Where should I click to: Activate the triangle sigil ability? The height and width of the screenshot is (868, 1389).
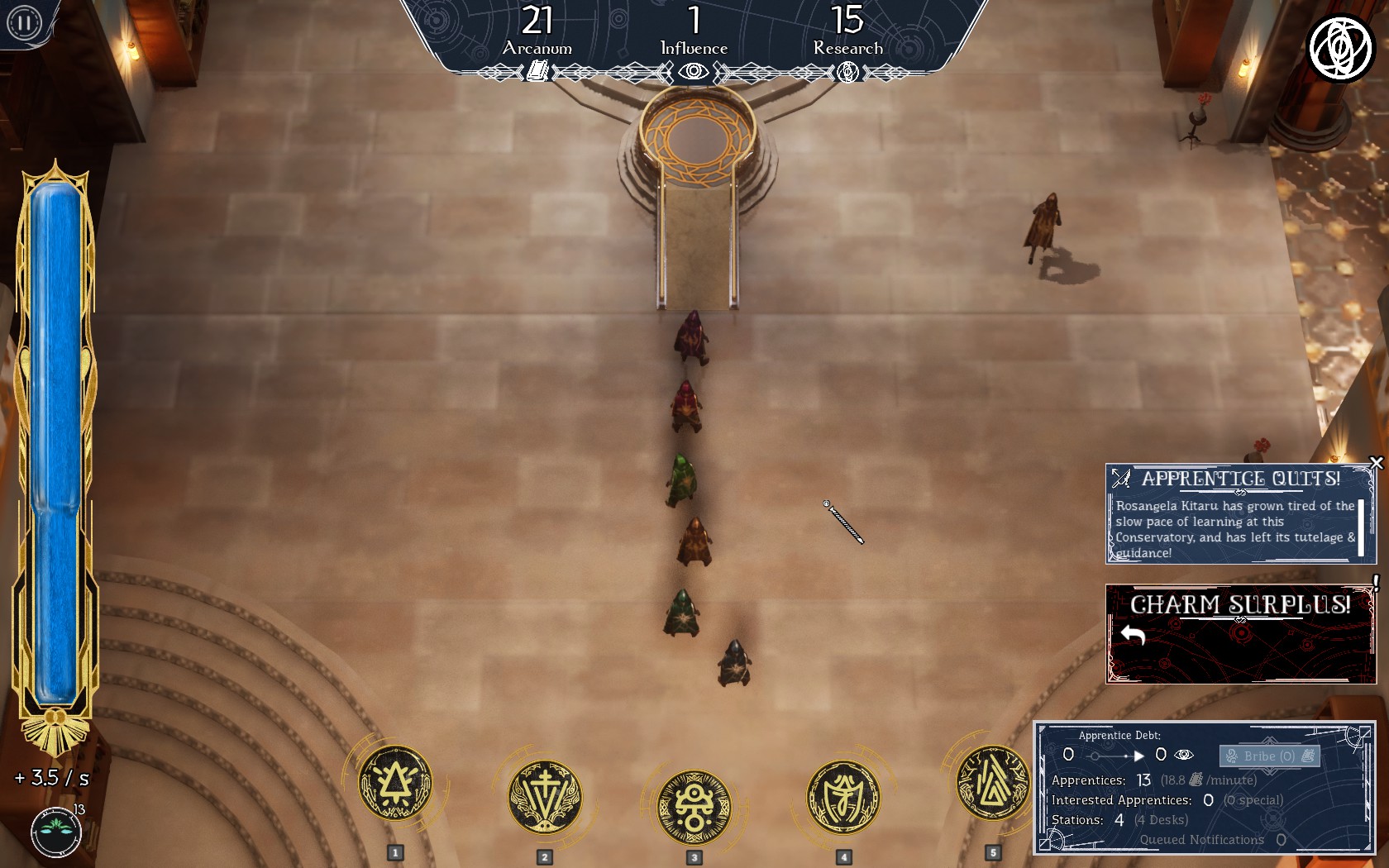tap(395, 783)
